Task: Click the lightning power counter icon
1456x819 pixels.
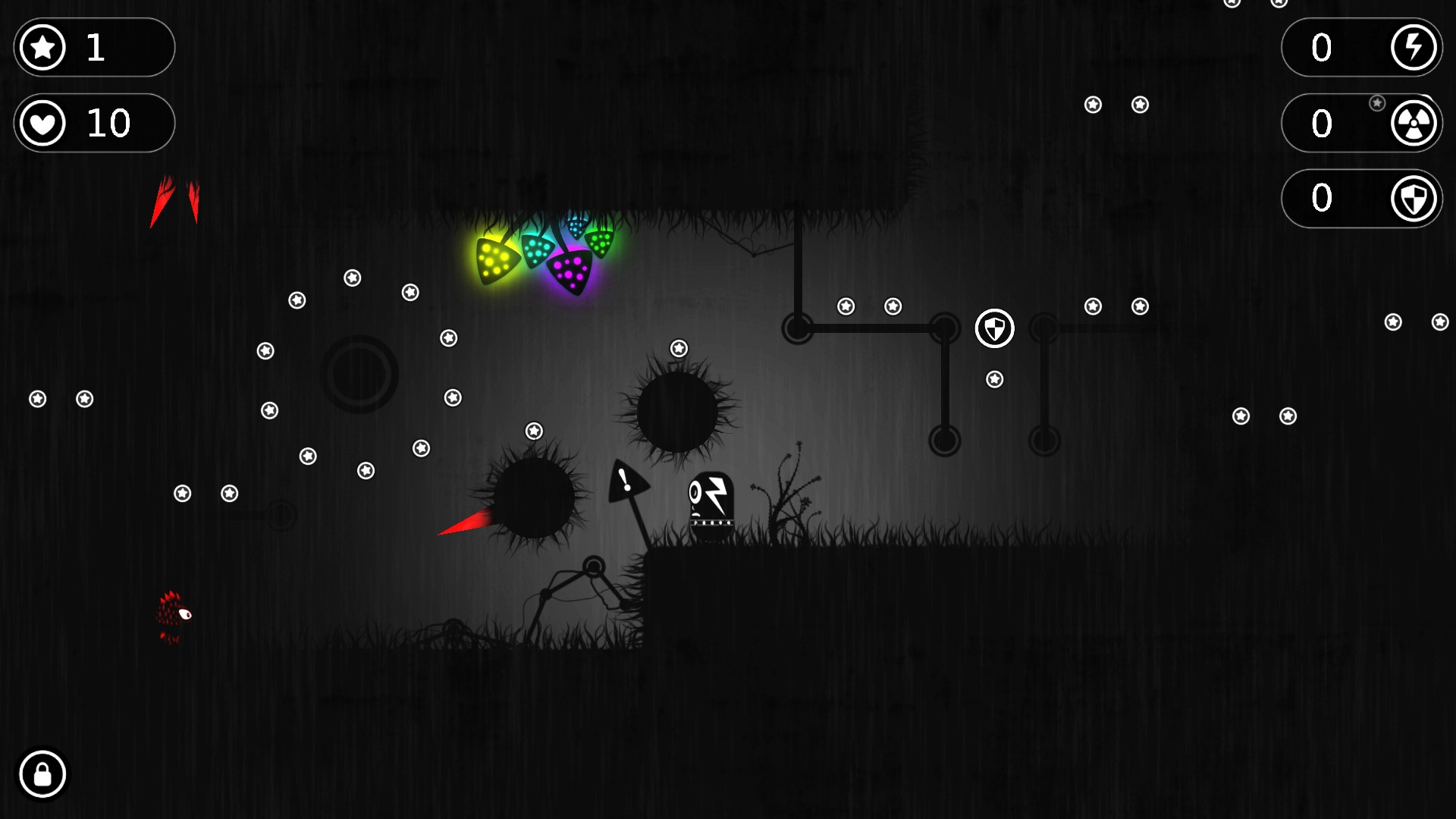Action: 1414,47
